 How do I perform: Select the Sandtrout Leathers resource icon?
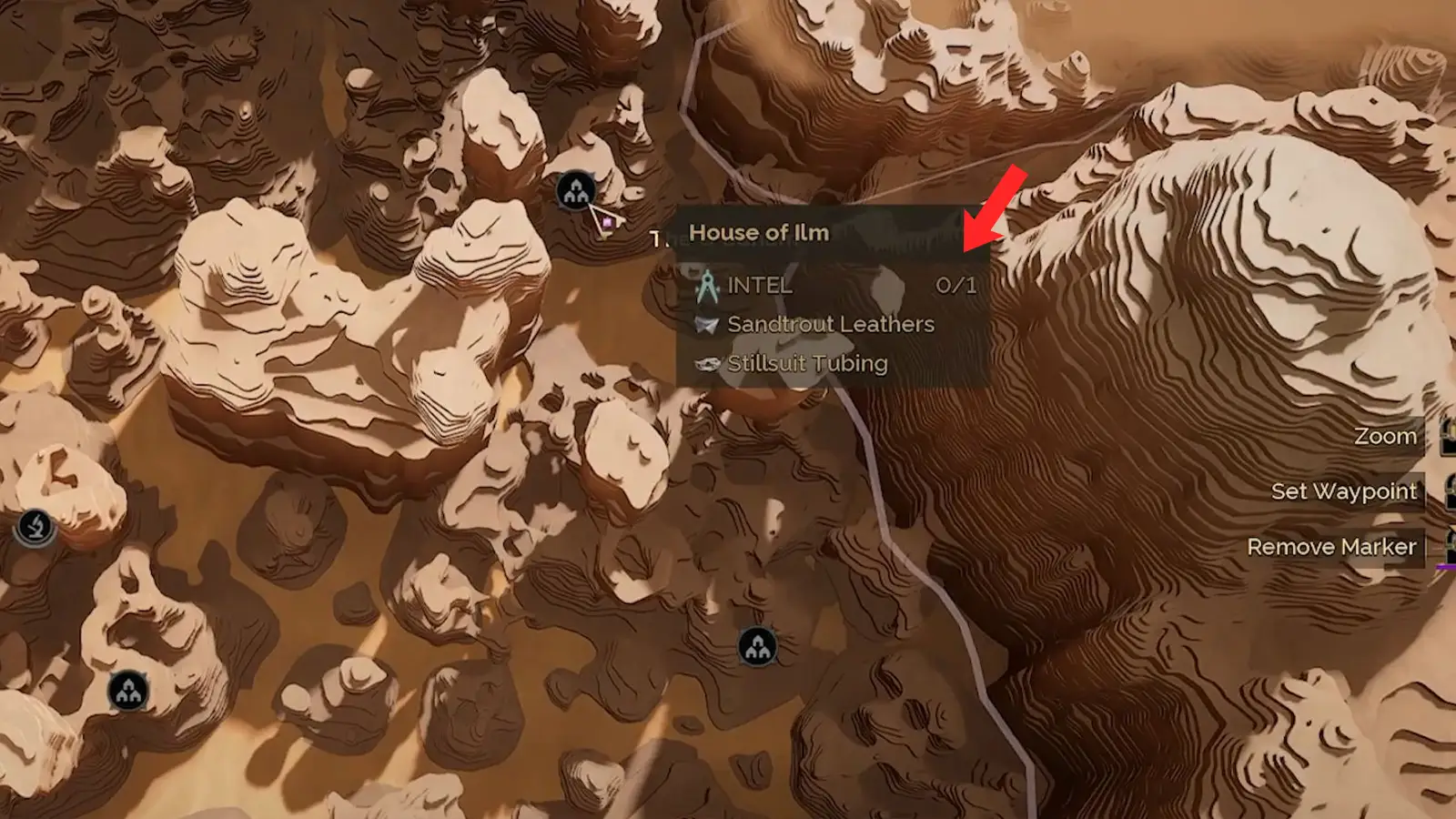click(x=705, y=324)
